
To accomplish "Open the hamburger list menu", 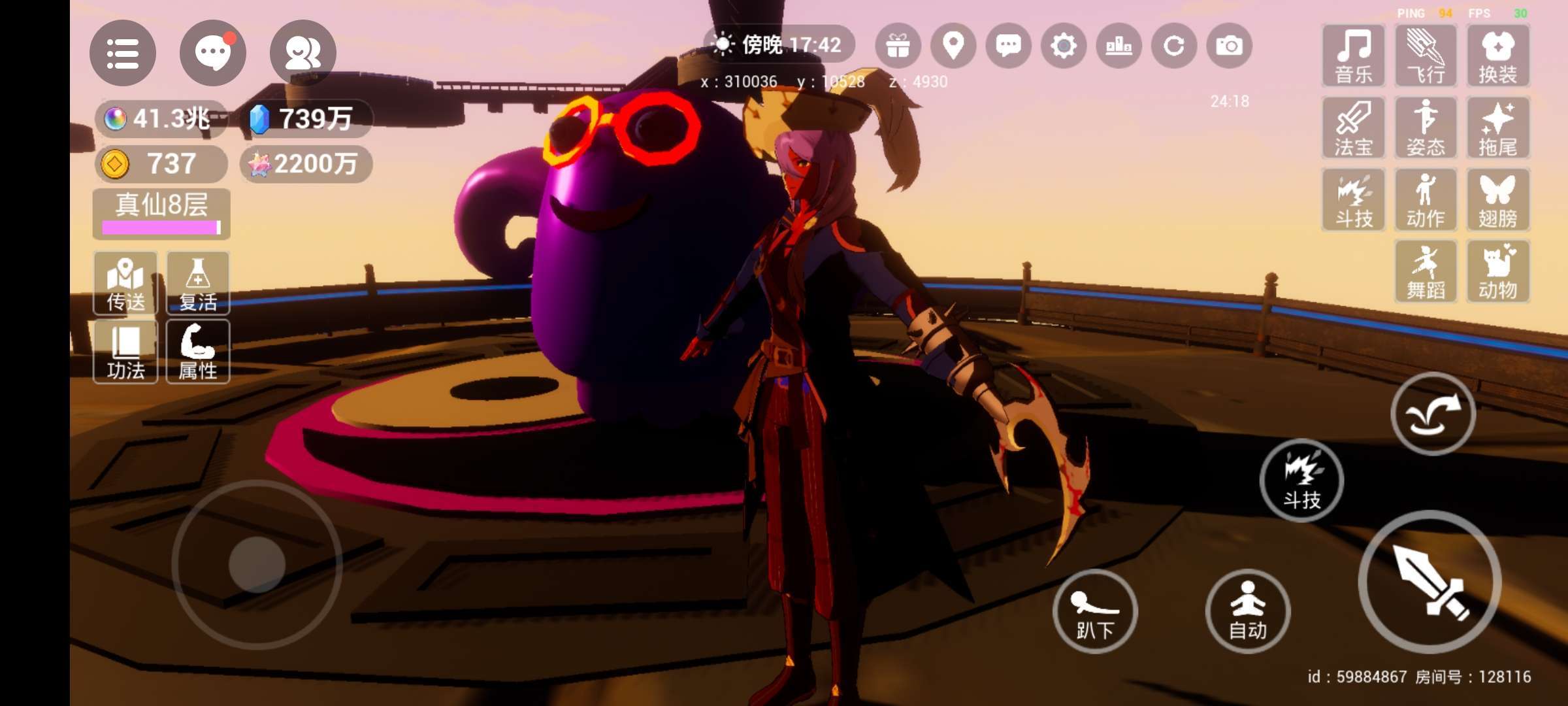I will point(122,53).
